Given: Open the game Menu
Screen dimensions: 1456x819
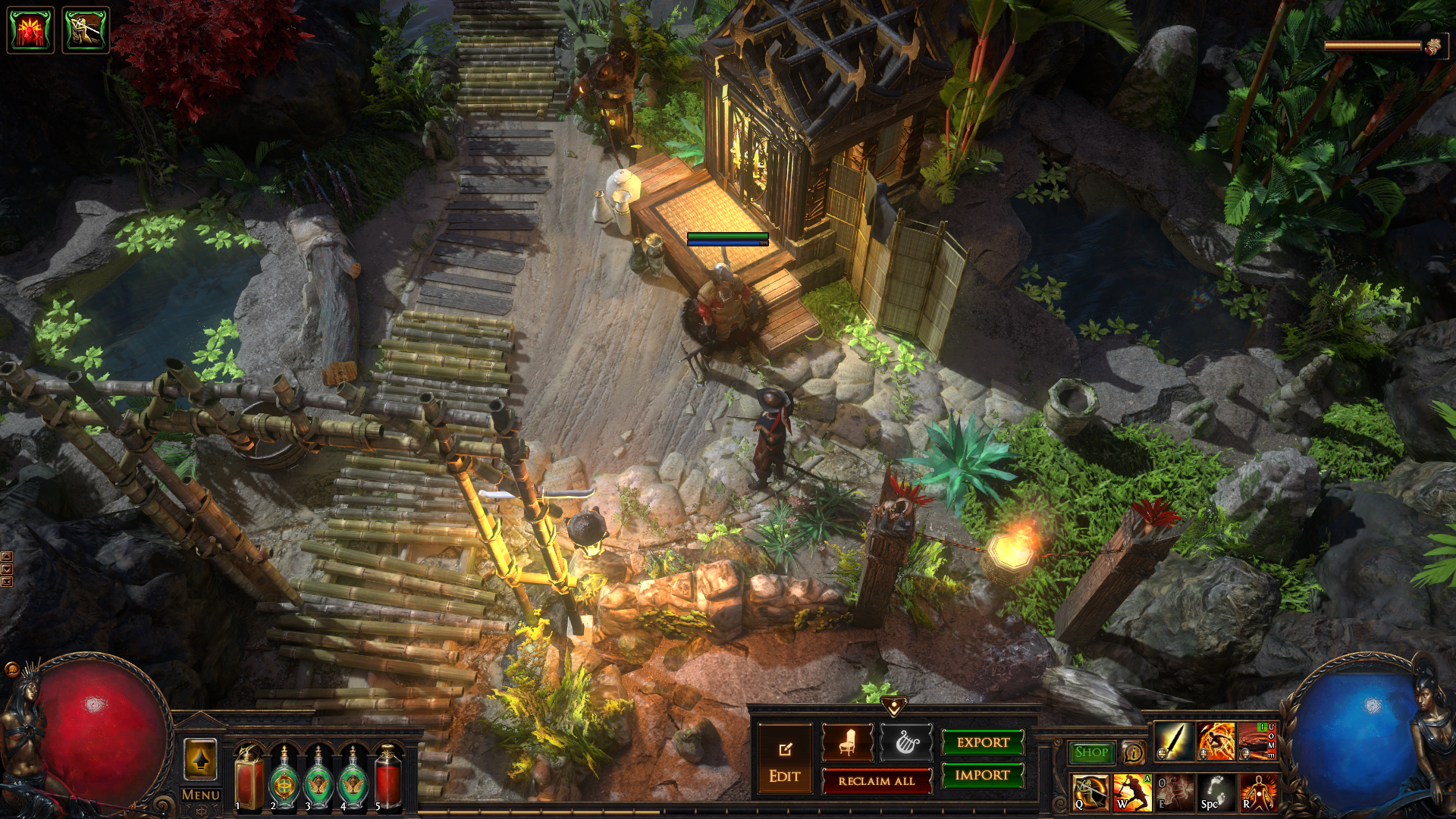Looking at the screenshot, I should pos(201,795).
